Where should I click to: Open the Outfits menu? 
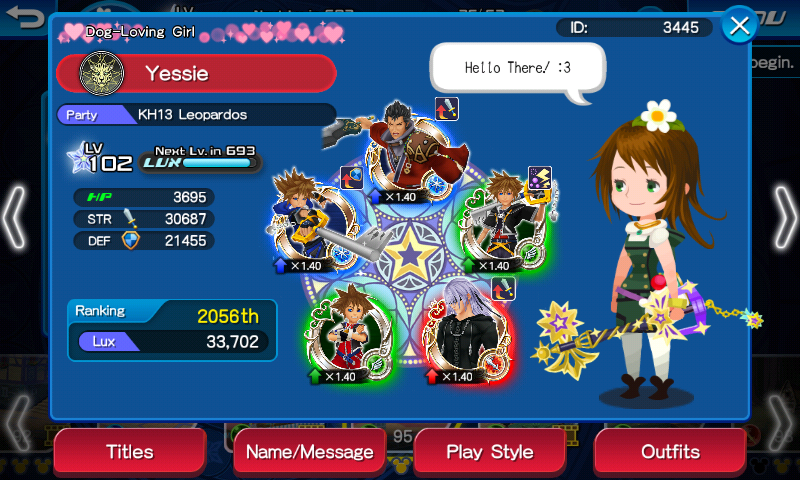coord(670,452)
